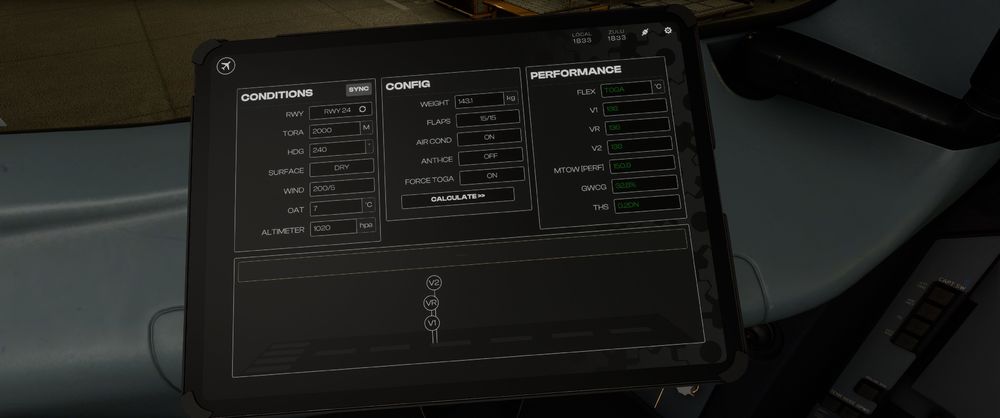
Task: Toggle the ANTI-ICE setting
Action: pos(490,156)
